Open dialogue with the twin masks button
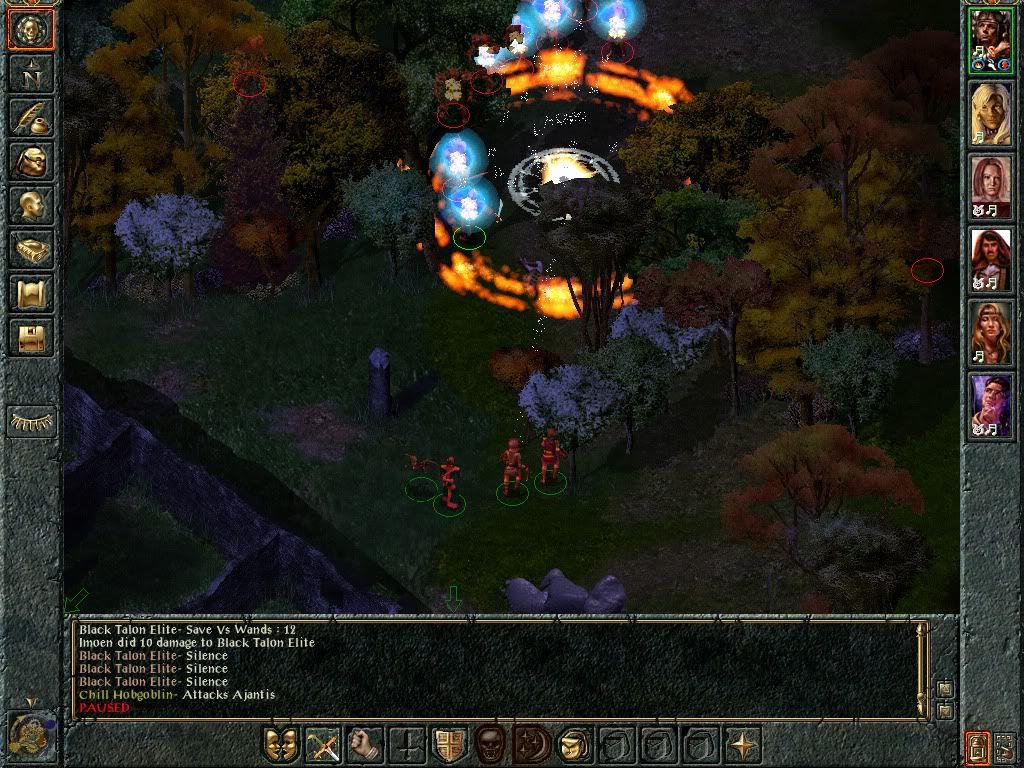The width and height of the screenshot is (1024, 768). click(281, 744)
